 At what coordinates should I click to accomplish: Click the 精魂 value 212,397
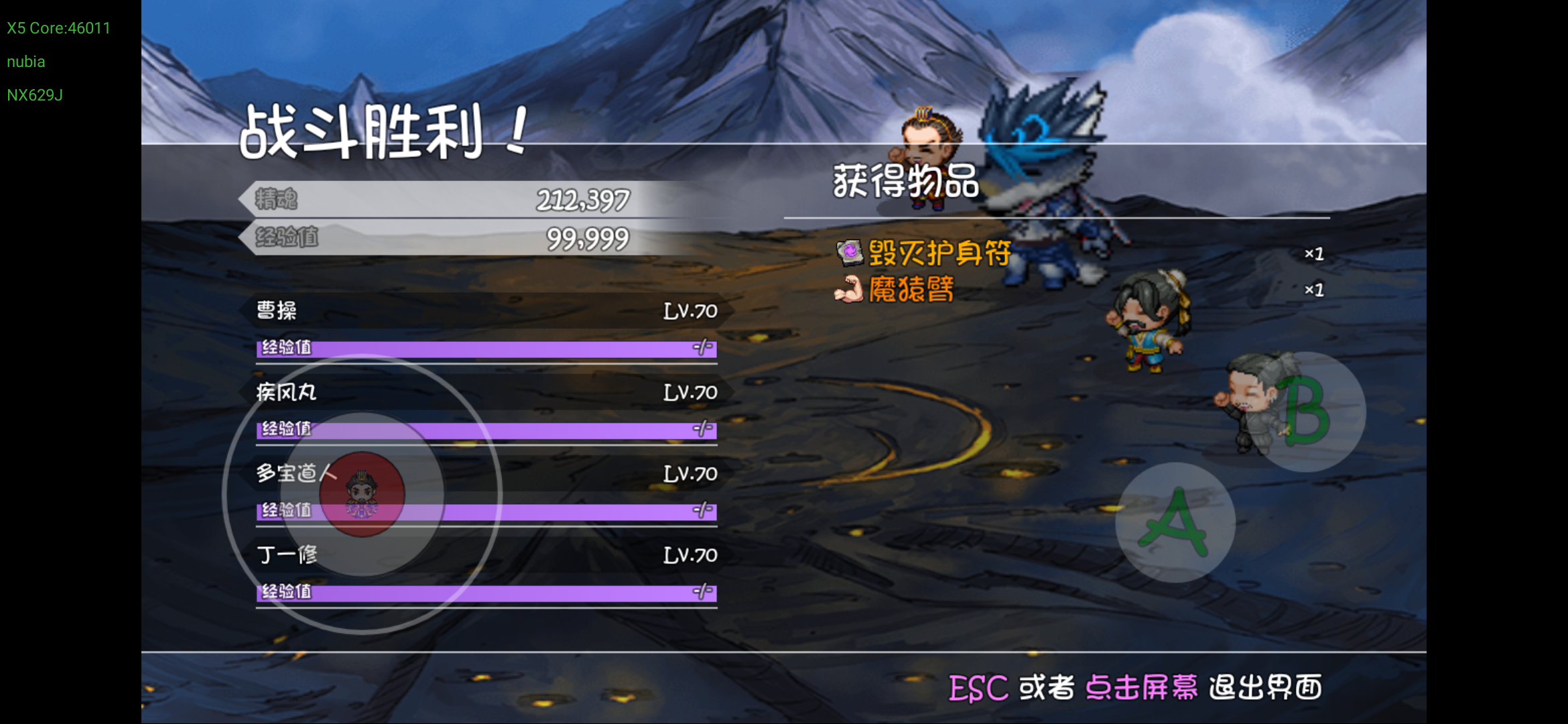click(x=582, y=199)
